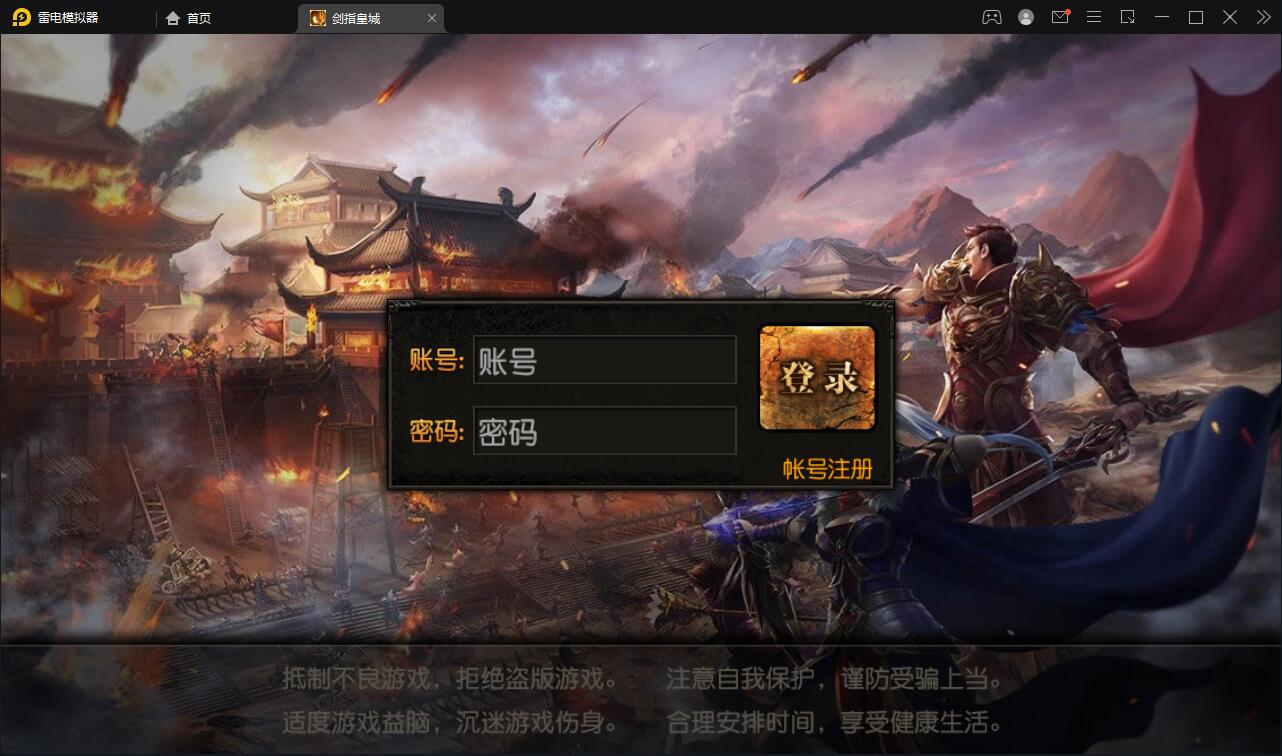Viewport: 1282px width, 756px height.
Task: Open the hamburger menu icon
Action: coord(1094,17)
